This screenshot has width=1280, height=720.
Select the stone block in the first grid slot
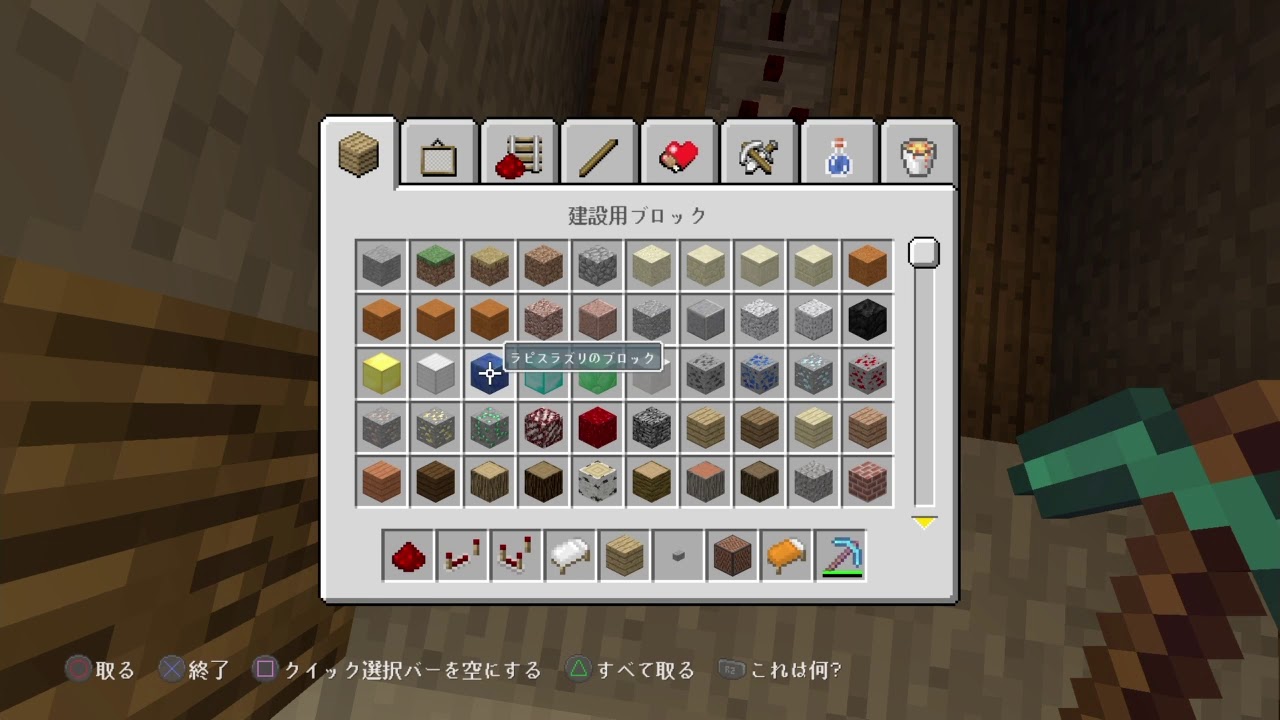[x=381, y=264]
